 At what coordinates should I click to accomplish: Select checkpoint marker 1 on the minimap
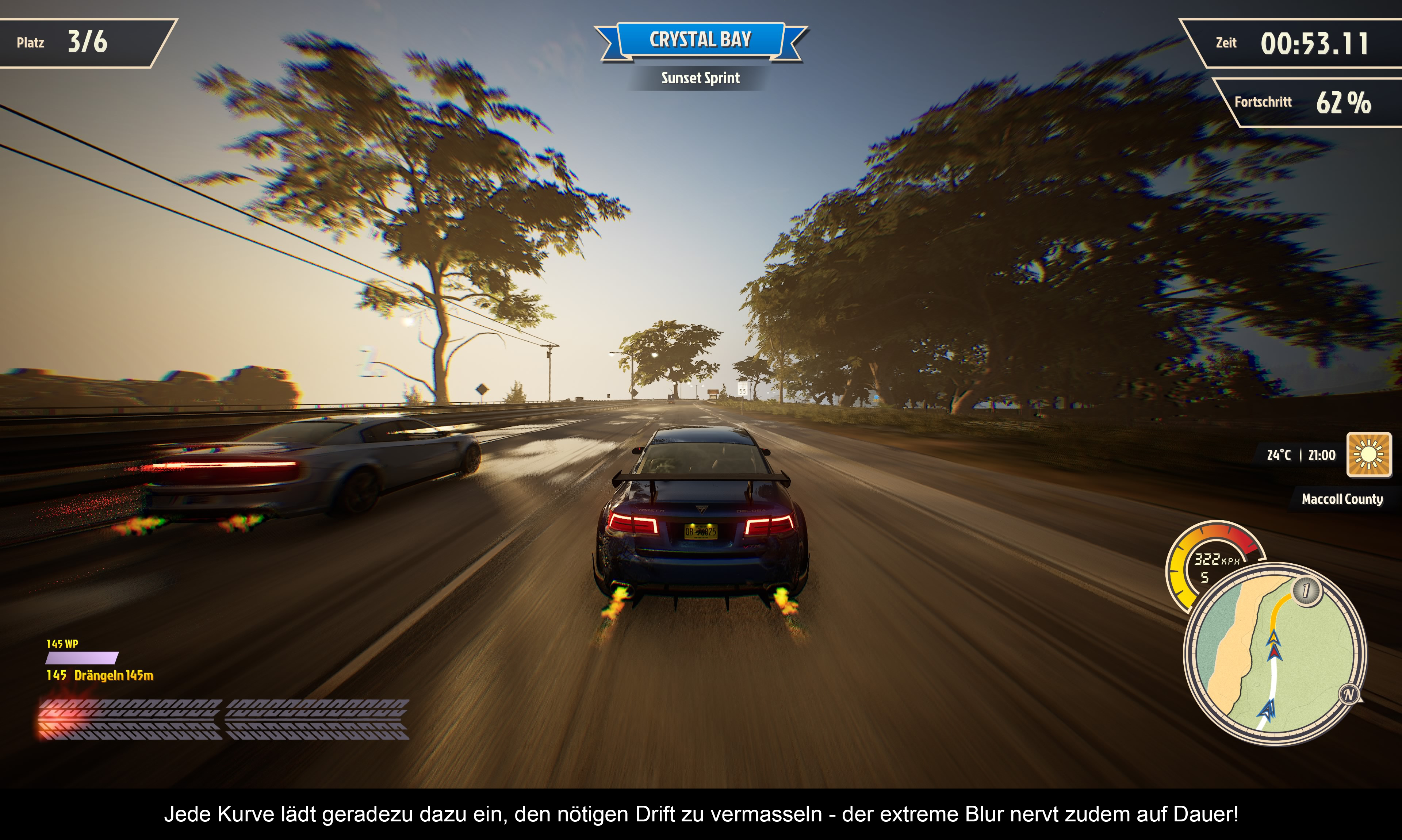coord(1306,591)
